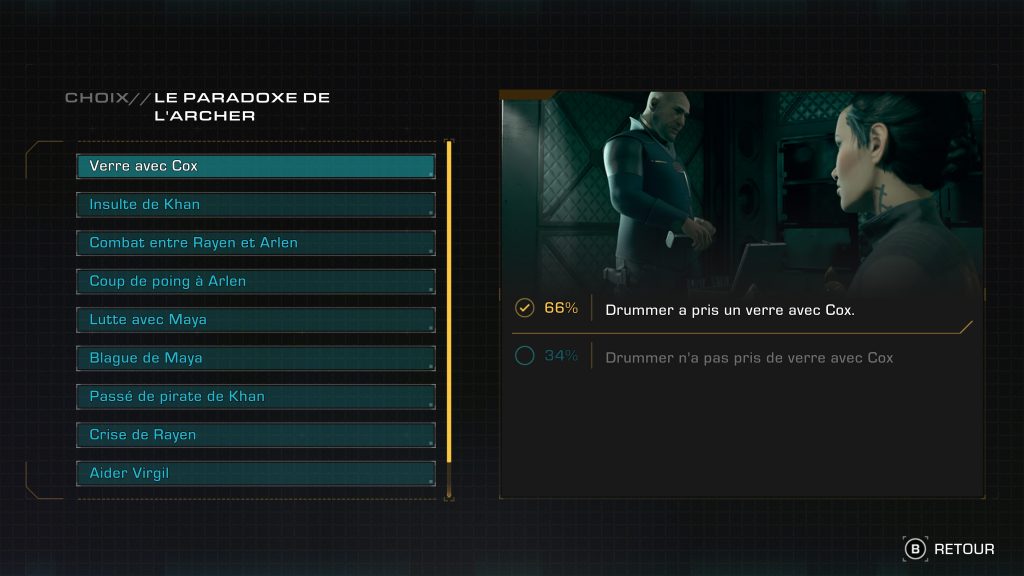This screenshot has height=576, width=1024.
Task: Choose the "Aider Virgil" entry
Action: pyautogui.click(x=256, y=473)
